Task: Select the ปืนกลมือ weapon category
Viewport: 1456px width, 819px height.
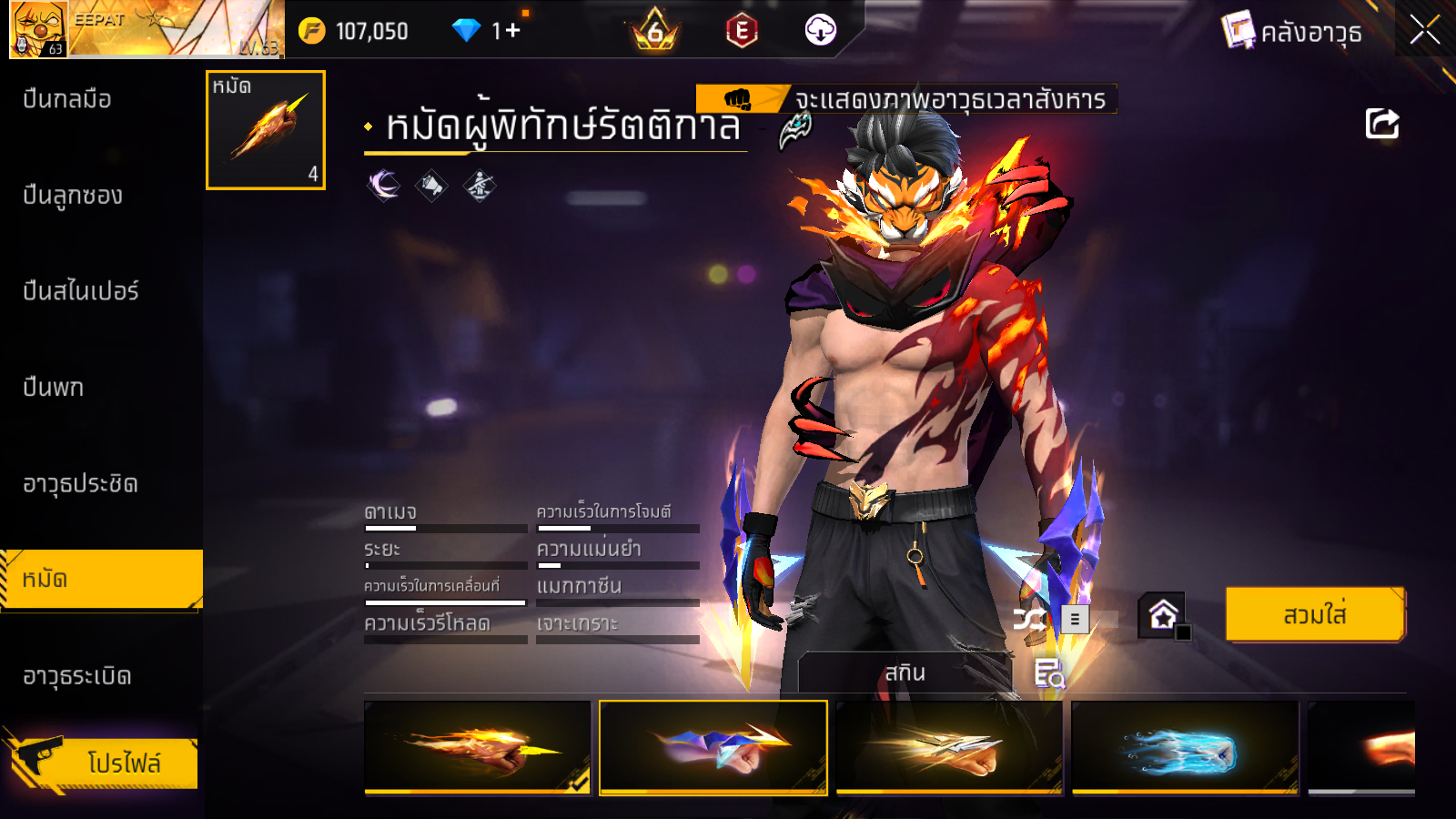Action: 68,99
